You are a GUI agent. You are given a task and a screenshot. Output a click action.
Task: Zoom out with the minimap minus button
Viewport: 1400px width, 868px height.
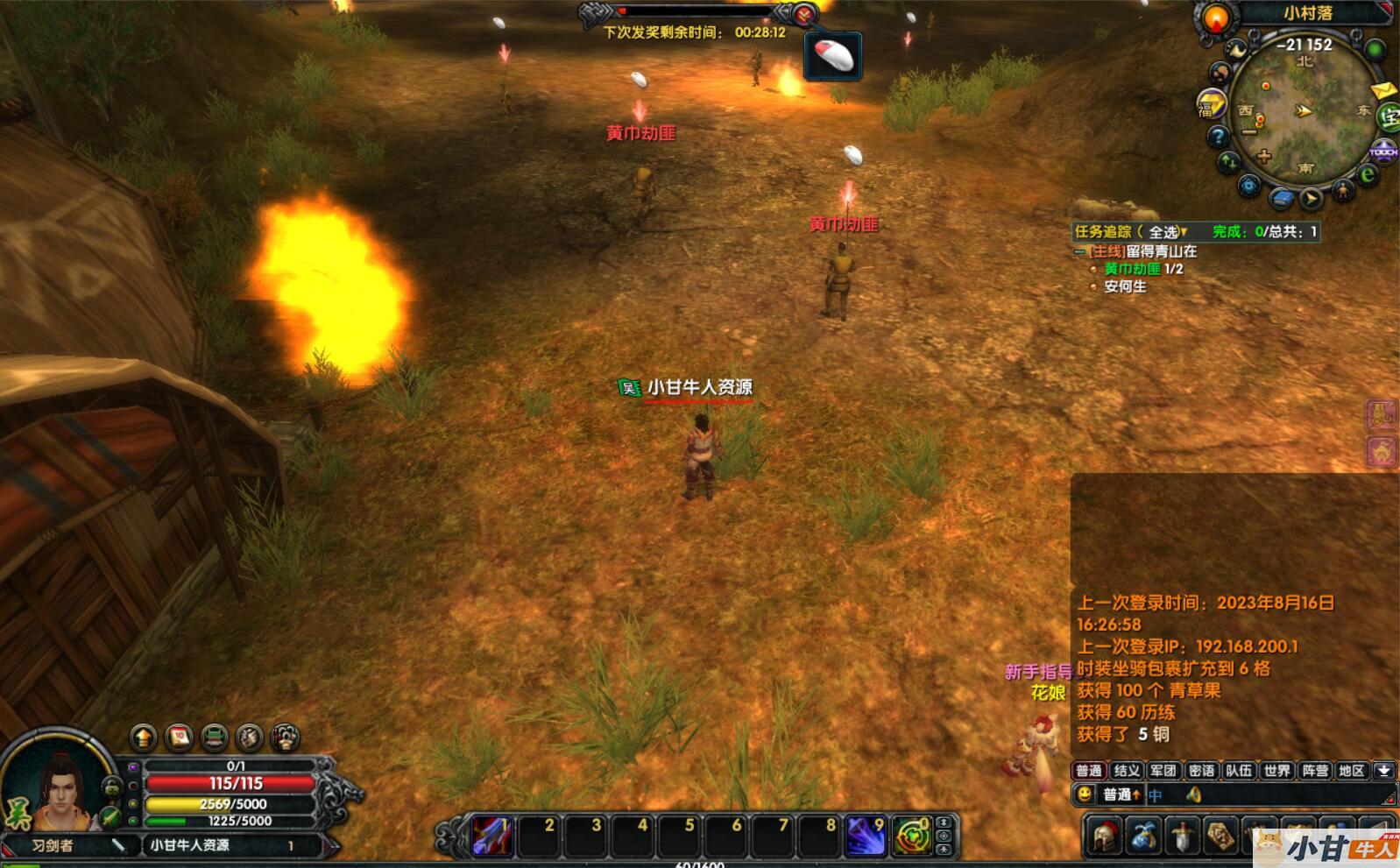tap(1249, 132)
